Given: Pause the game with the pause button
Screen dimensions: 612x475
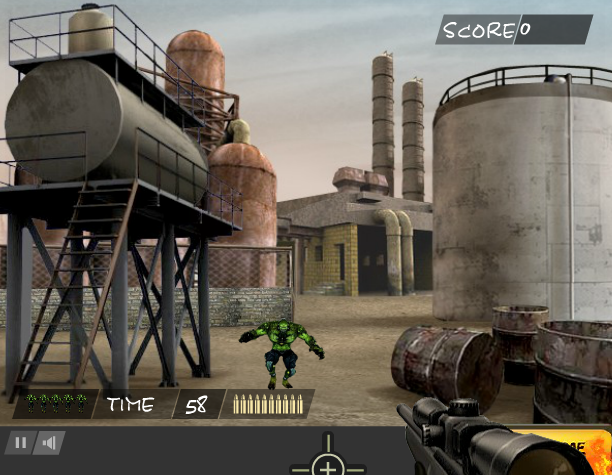Looking at the screenshot, I should point(19,442).
